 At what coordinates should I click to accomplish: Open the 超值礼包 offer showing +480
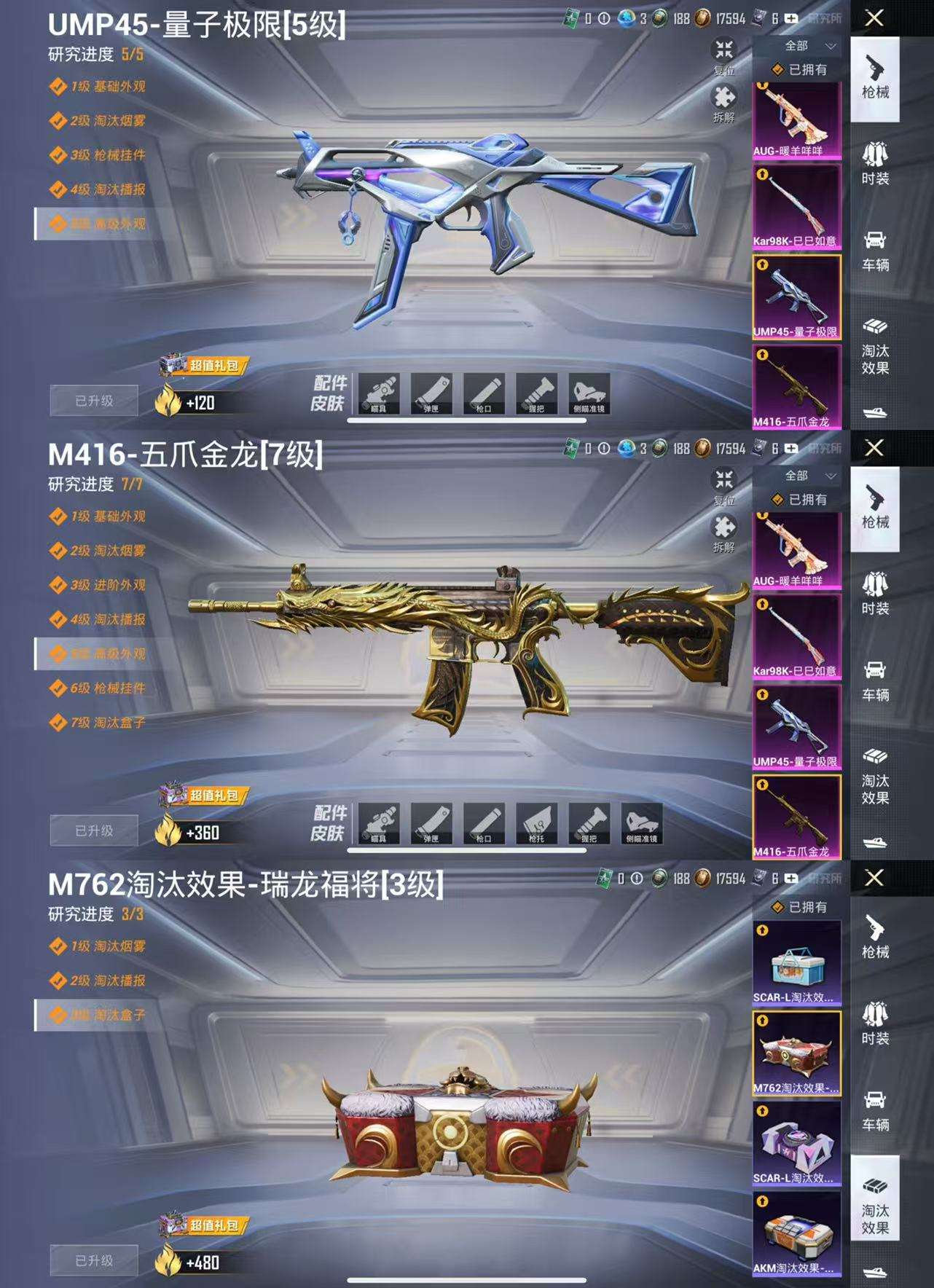[x=204, y=1226]
